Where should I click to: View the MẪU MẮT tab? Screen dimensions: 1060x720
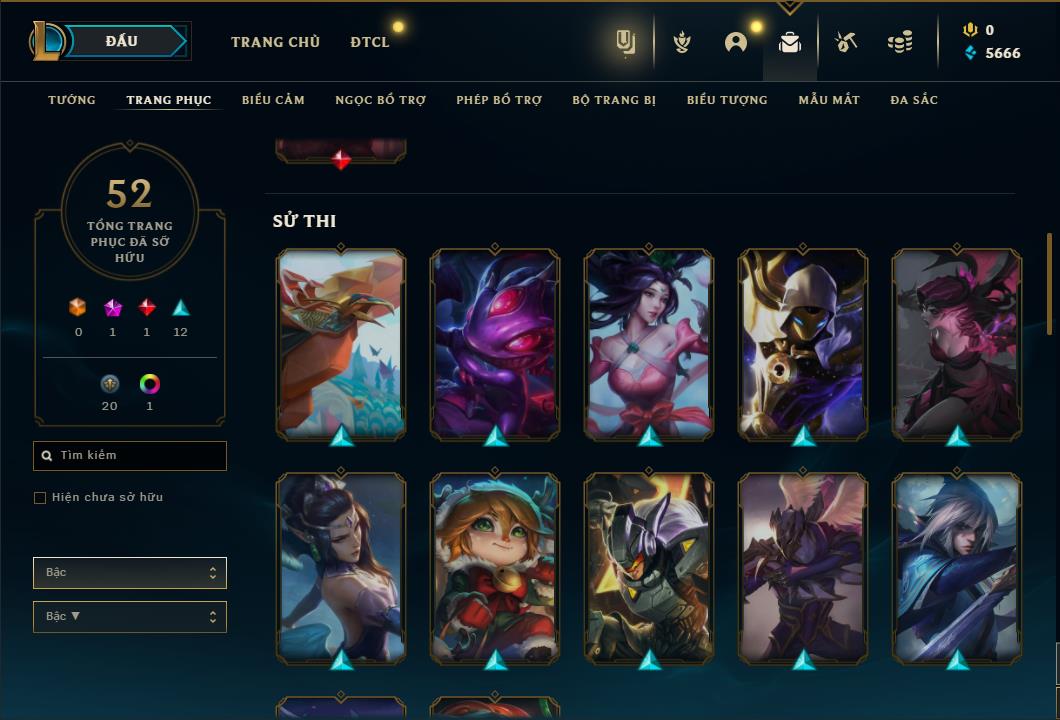(829, 100)
